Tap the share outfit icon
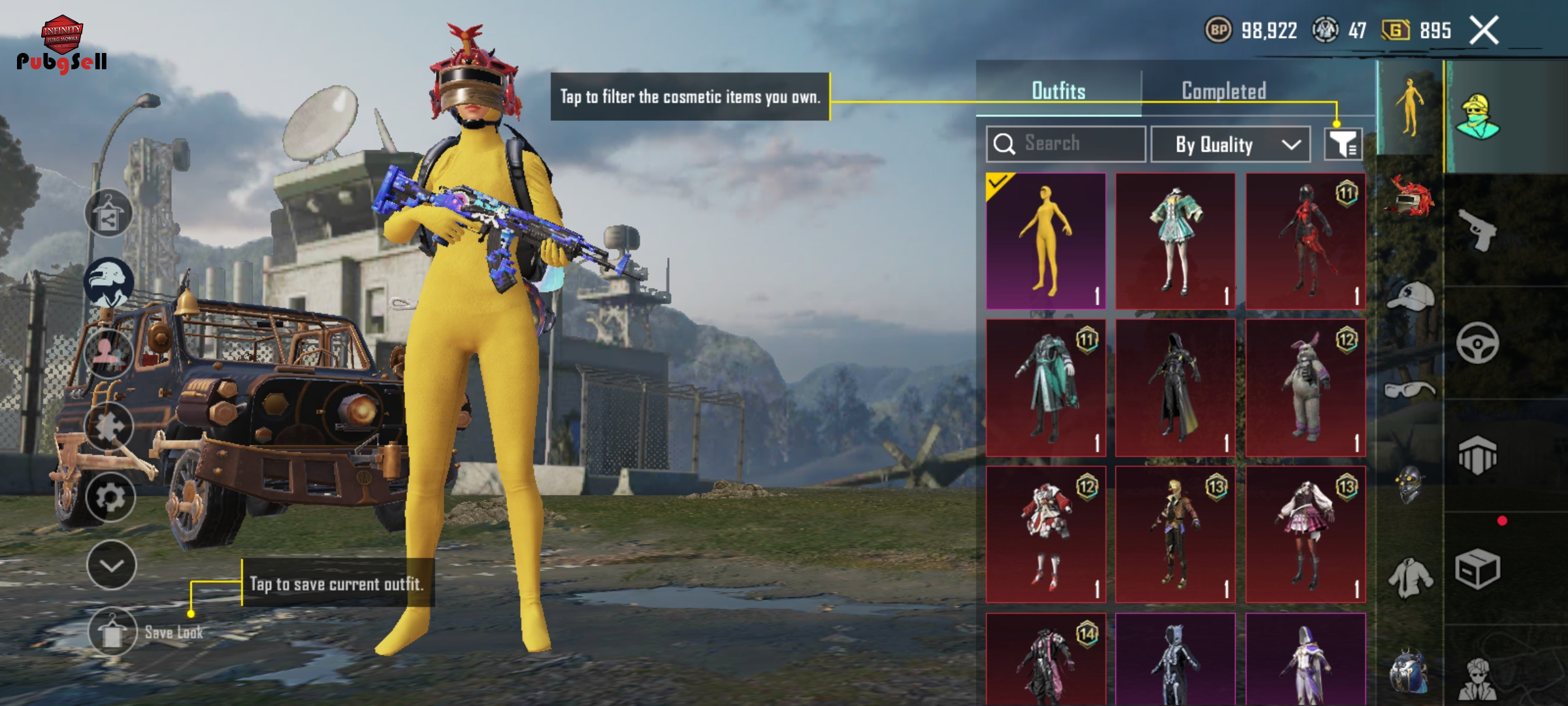1568x706 pixels. tap(108, 214)
